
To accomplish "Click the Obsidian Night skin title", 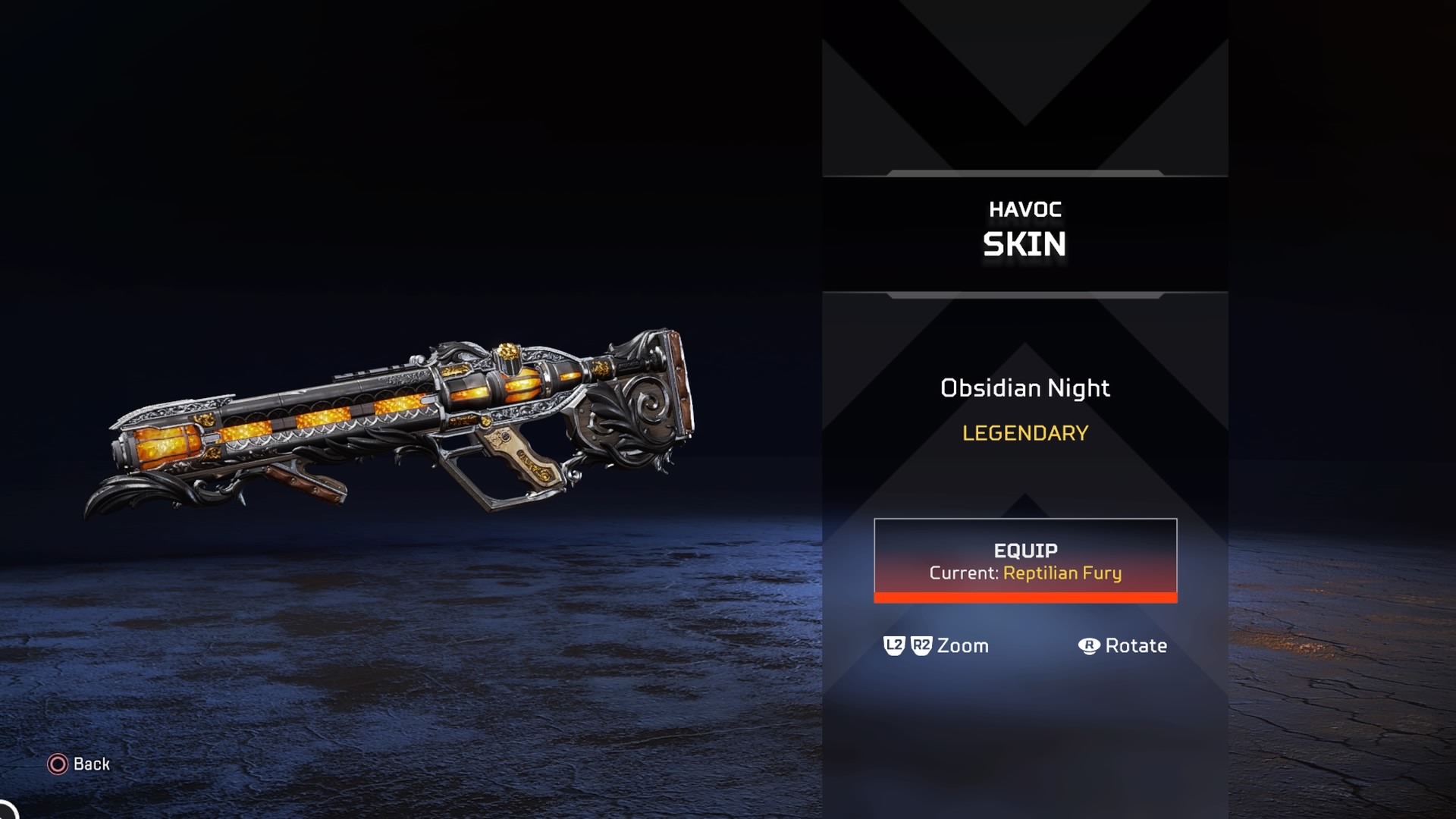I will pos(1025,388).
